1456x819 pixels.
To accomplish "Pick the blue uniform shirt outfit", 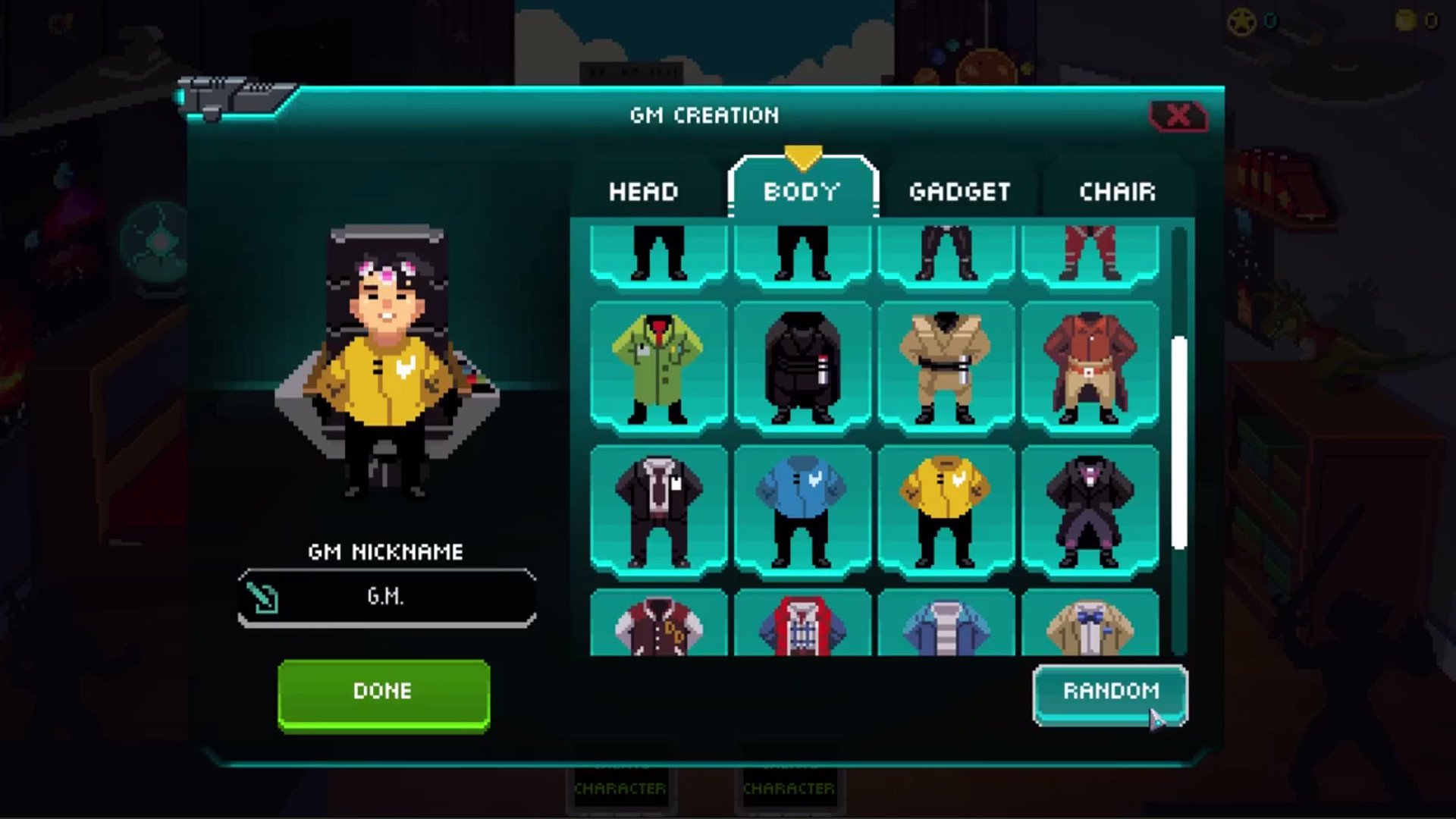I will point(802,512).
